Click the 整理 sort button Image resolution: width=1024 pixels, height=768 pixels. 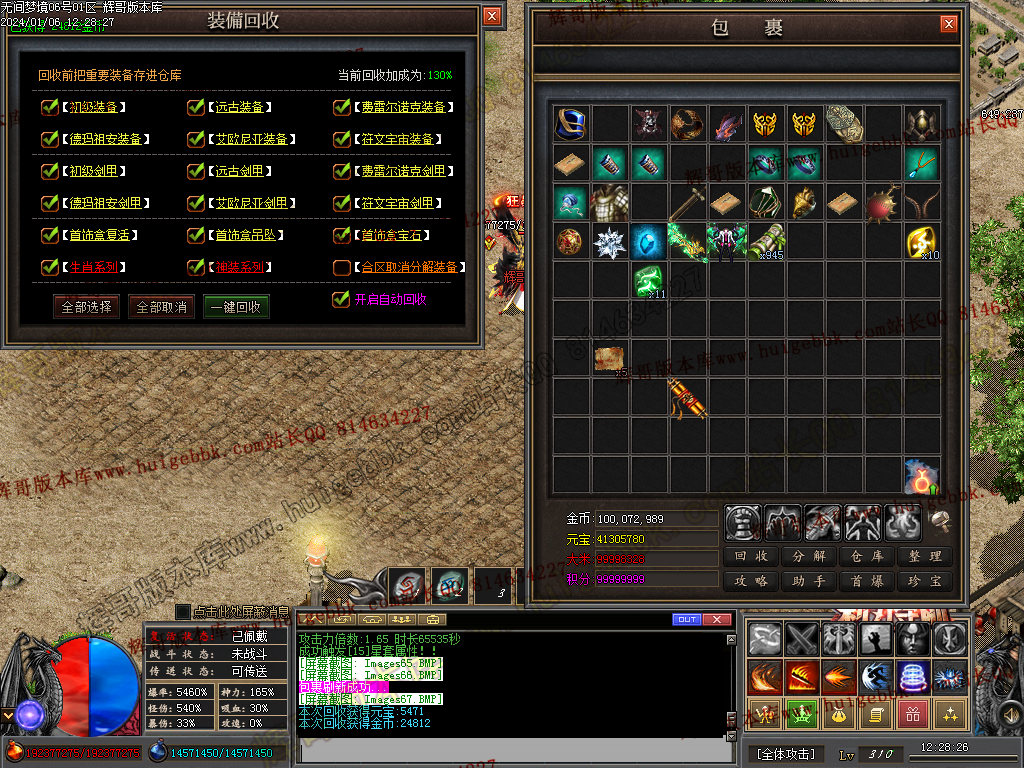[x=925, y=556]
